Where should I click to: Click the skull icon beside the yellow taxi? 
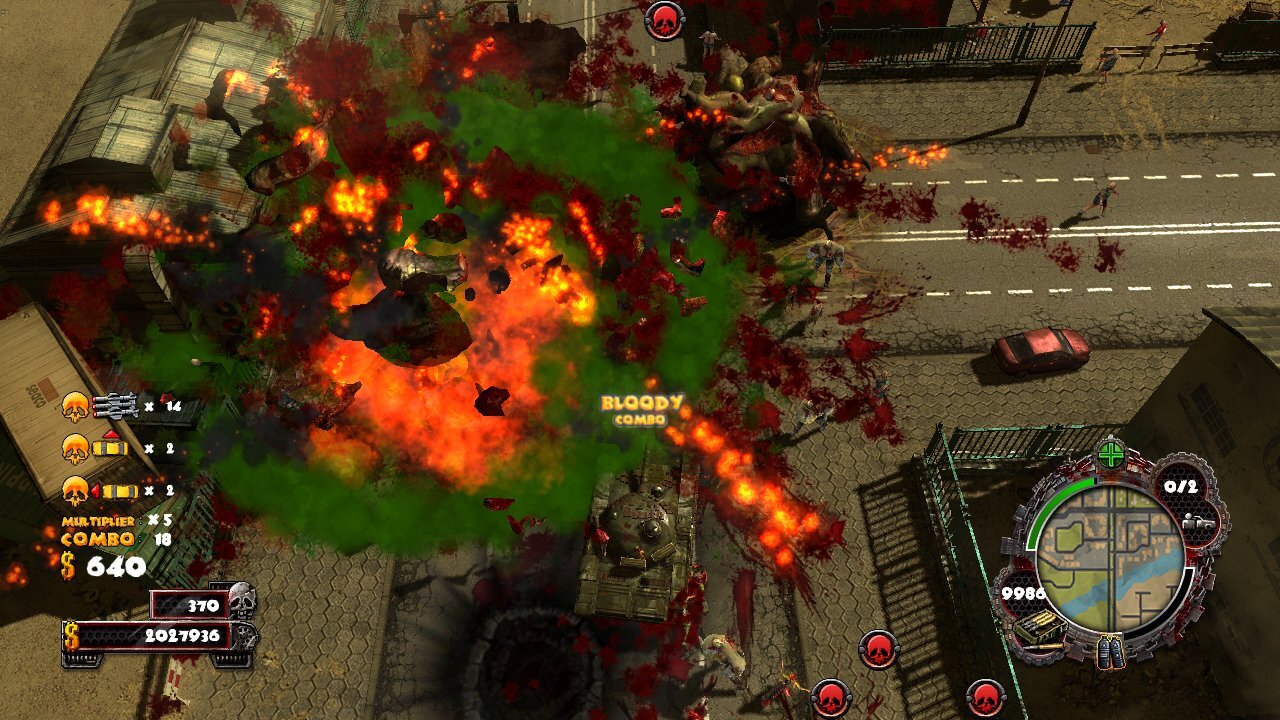point(76,450)
